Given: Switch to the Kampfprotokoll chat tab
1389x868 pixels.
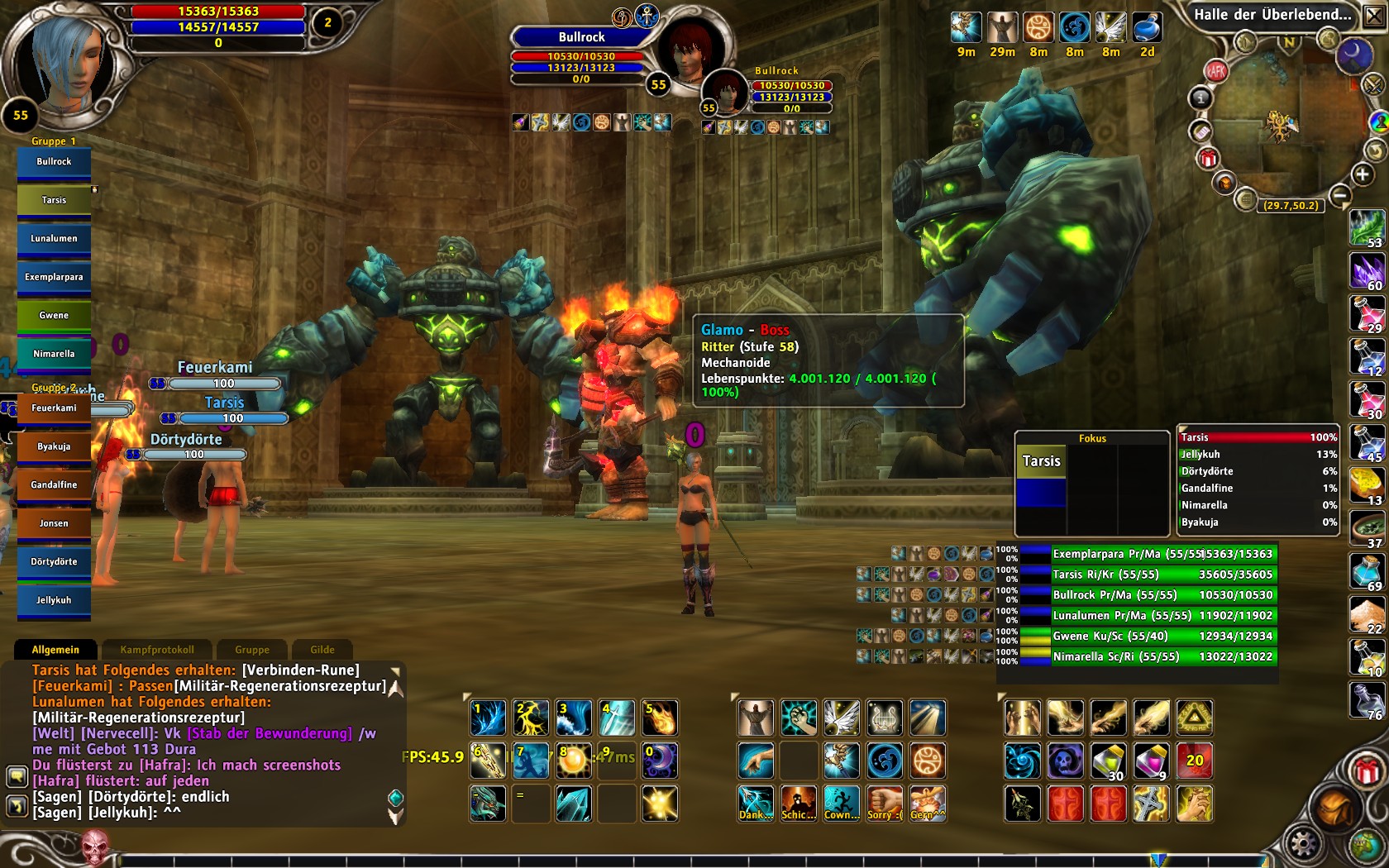Looking at the screenshot, I should point(157,650).
